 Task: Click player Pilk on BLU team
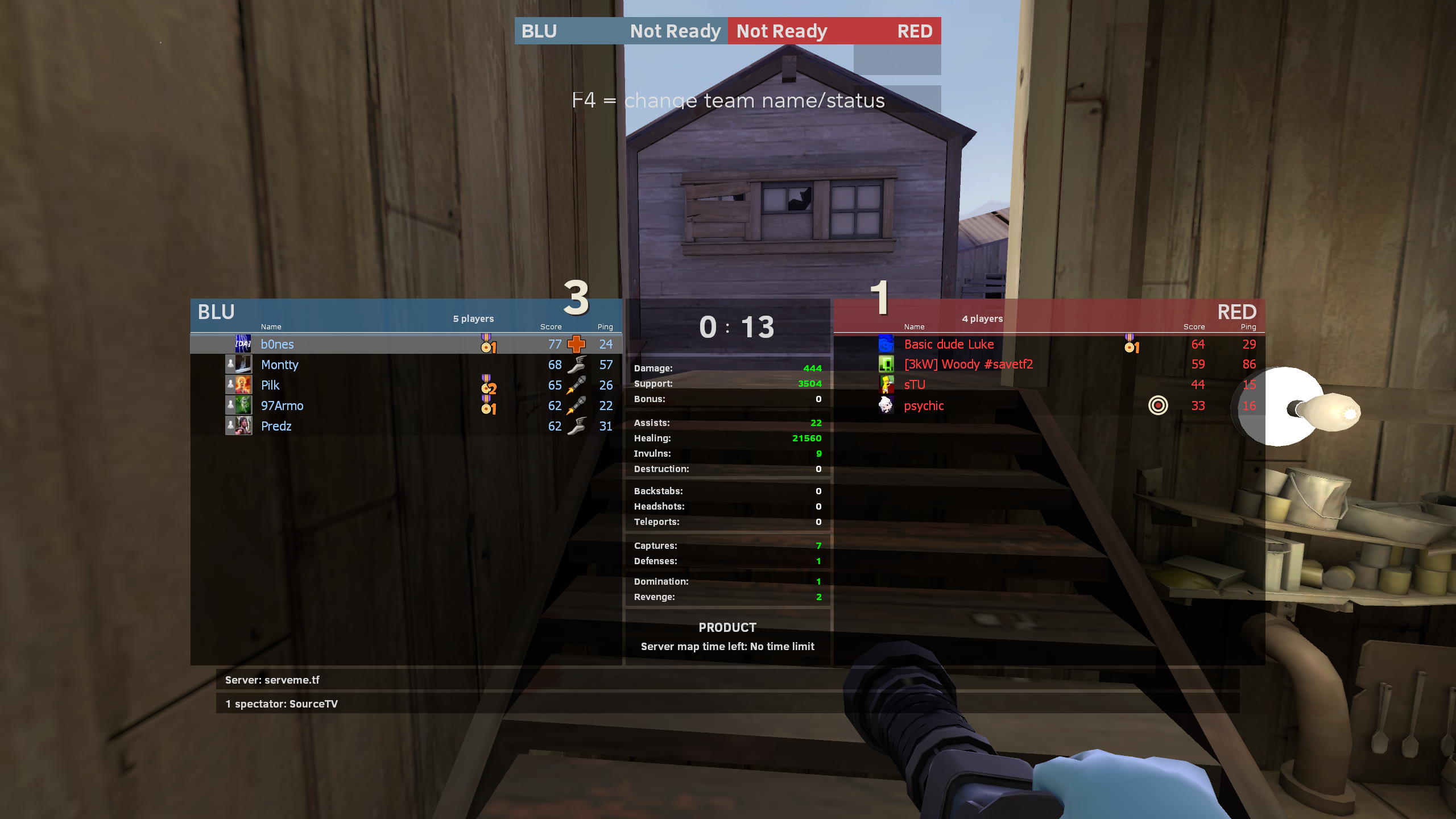(270, 386)
